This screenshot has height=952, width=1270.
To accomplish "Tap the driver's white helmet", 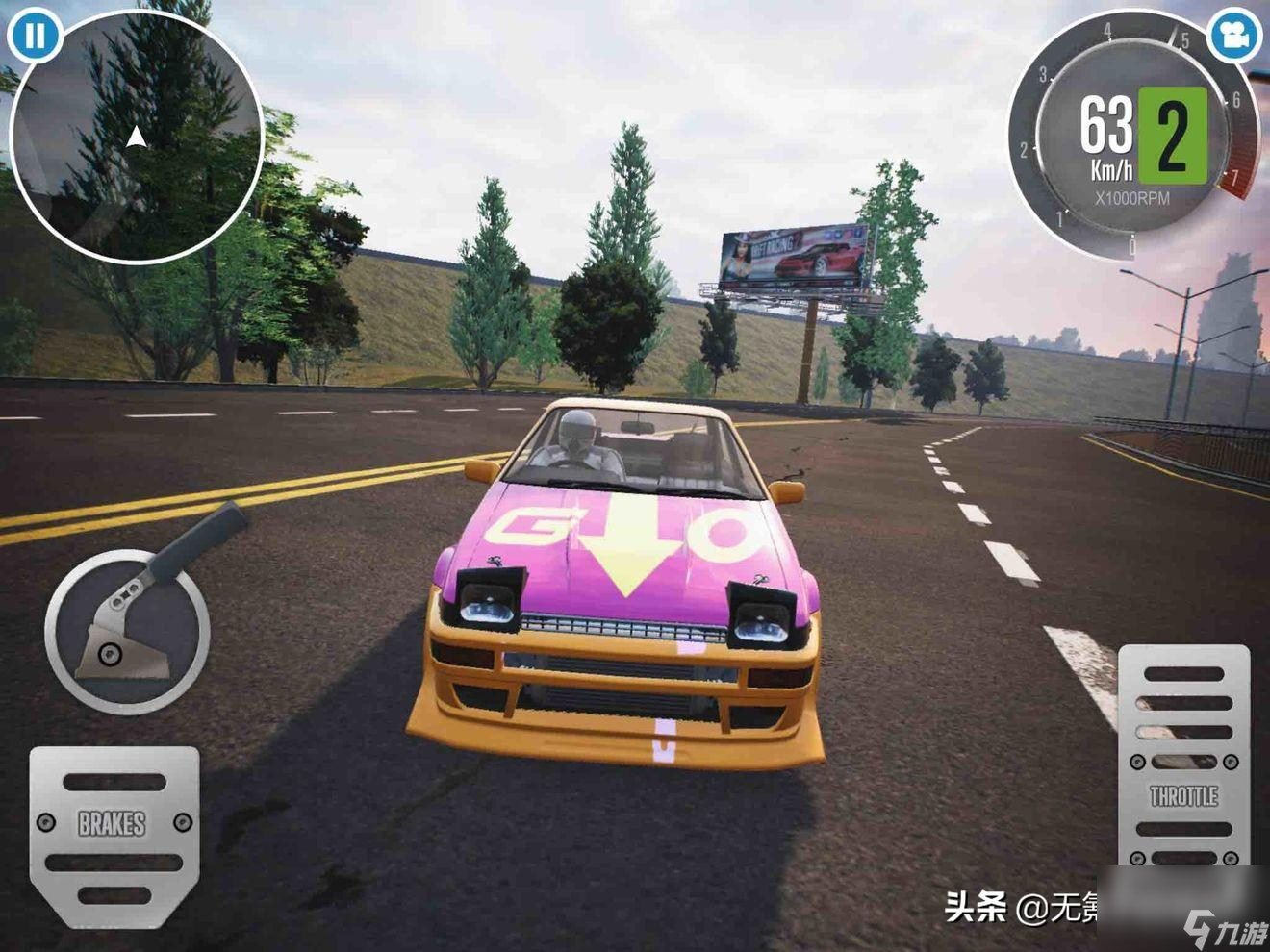I will coord(578,428).
